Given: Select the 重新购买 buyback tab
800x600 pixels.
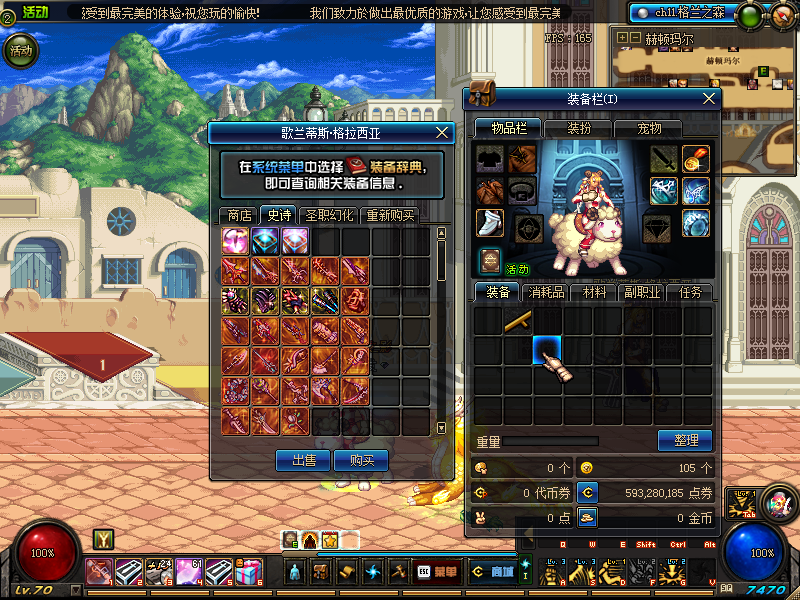Looking at the screenshot, I should click(x=389, y=215).
